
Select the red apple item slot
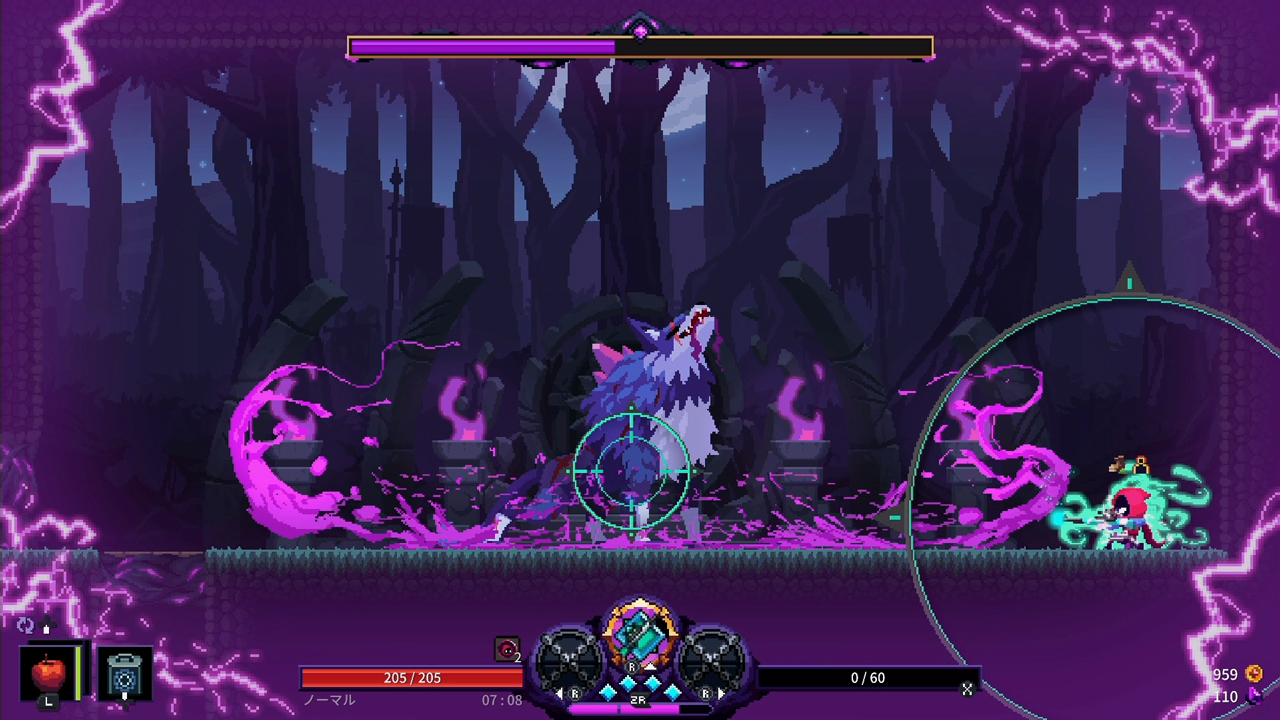(48, 674)
